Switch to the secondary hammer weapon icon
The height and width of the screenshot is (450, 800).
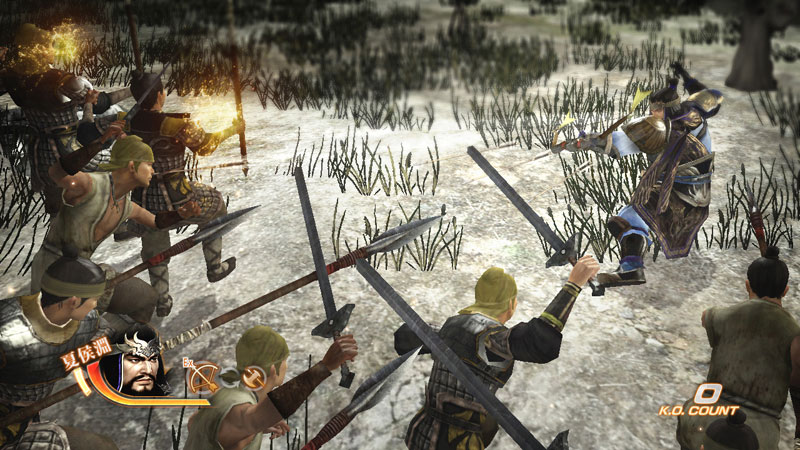point(254,377)
